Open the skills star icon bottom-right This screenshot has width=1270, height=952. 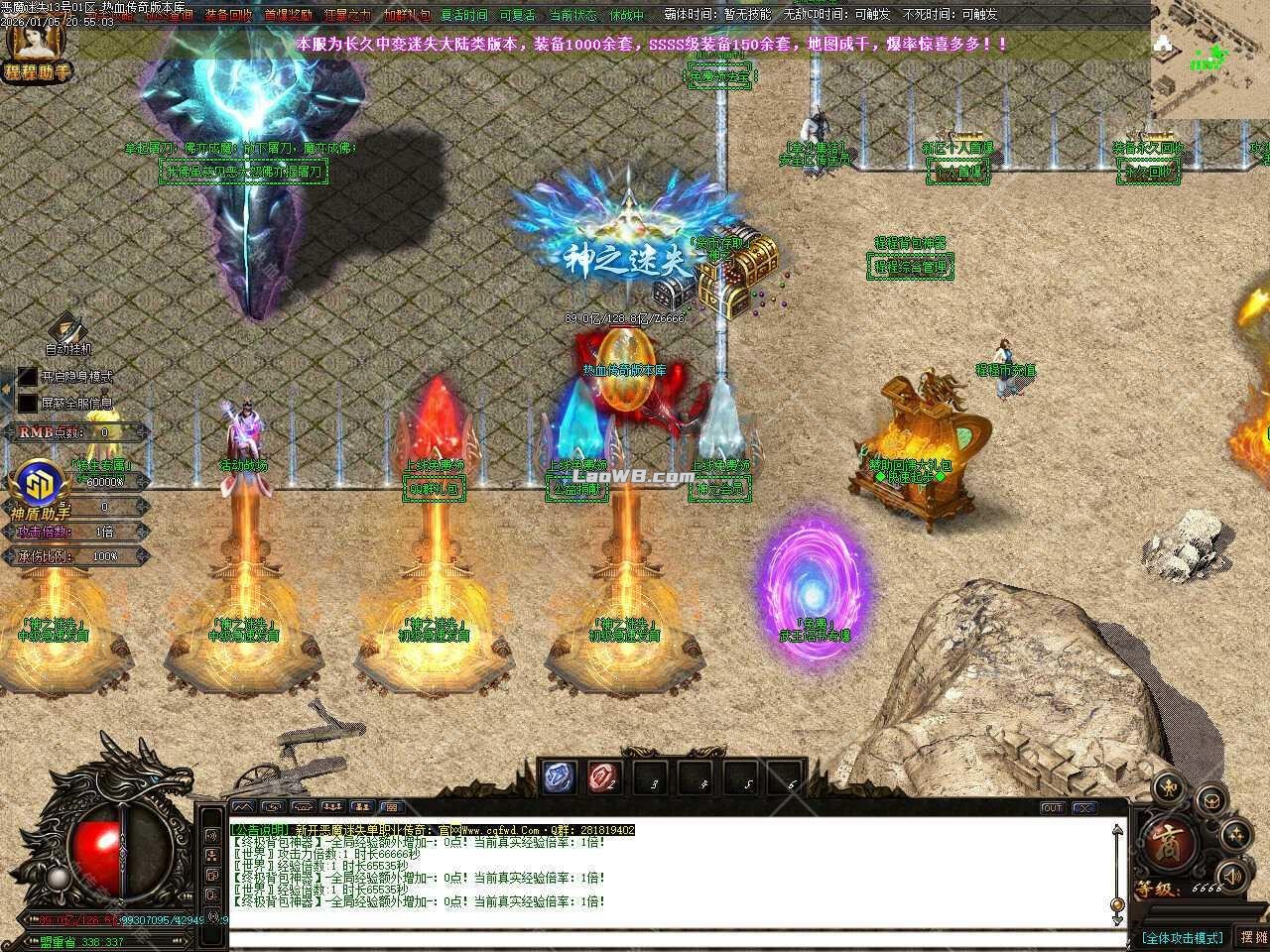[1235, 835]
